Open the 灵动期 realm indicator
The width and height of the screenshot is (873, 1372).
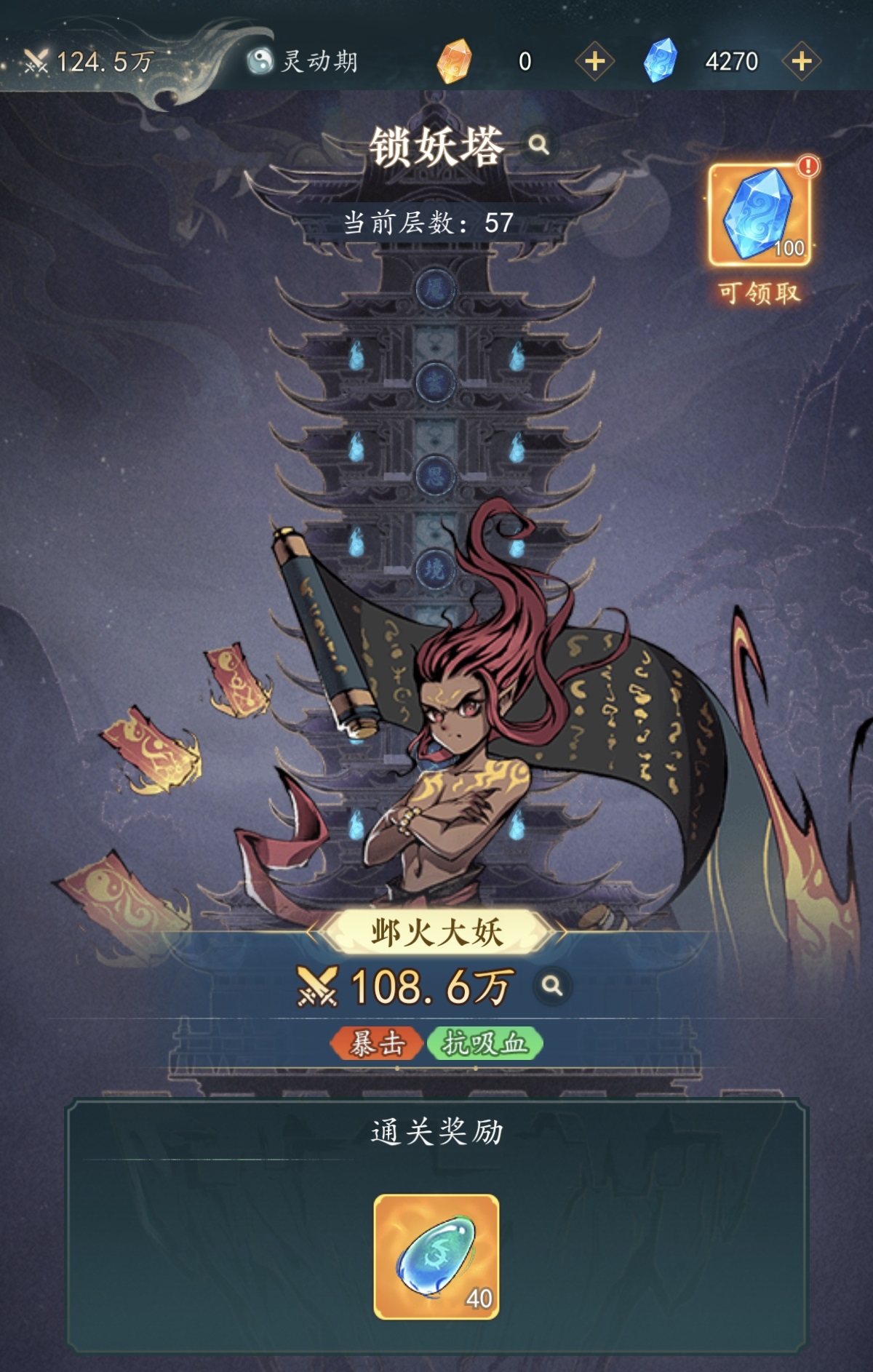coord(303,61)
